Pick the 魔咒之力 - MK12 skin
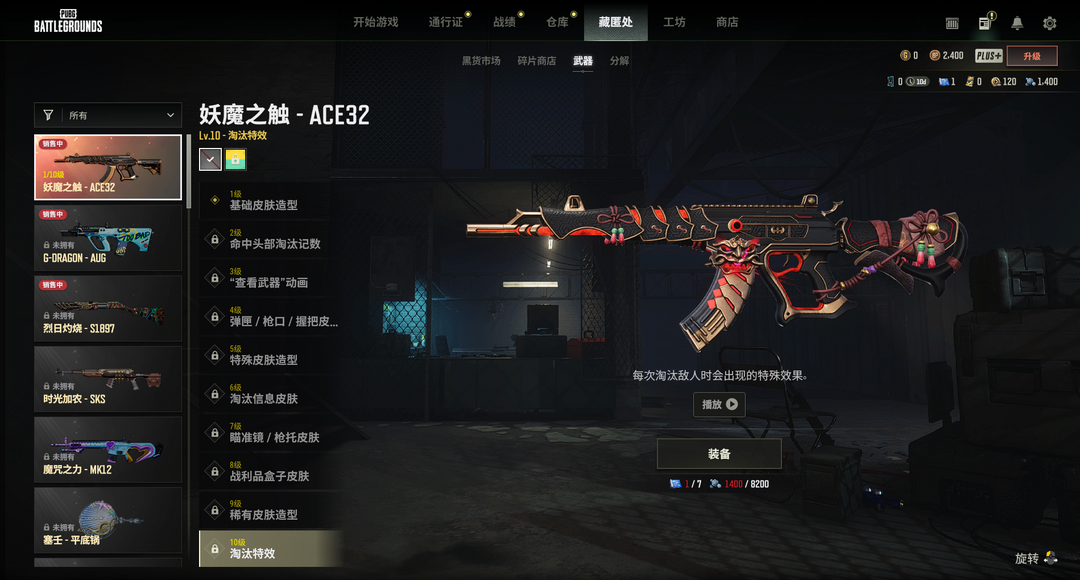This screenshot has width=1080, height=580. click(x=108, y=449)
